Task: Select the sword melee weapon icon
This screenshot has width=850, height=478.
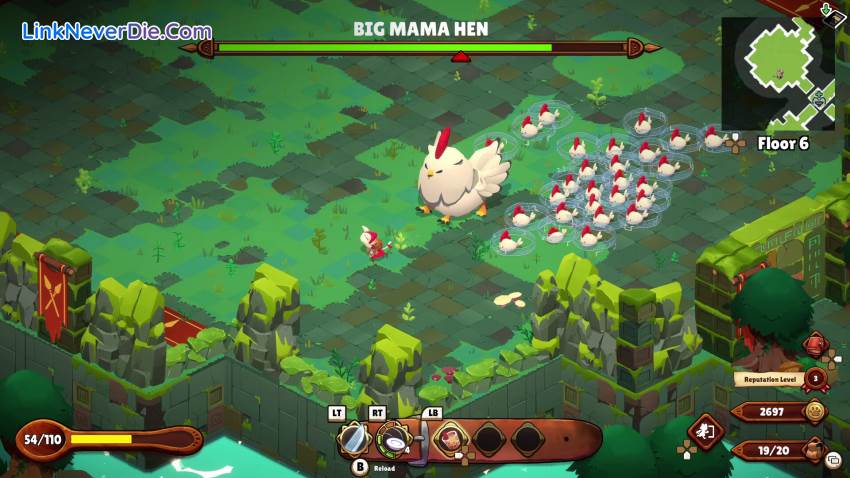Action: click(x=354, y=438)
